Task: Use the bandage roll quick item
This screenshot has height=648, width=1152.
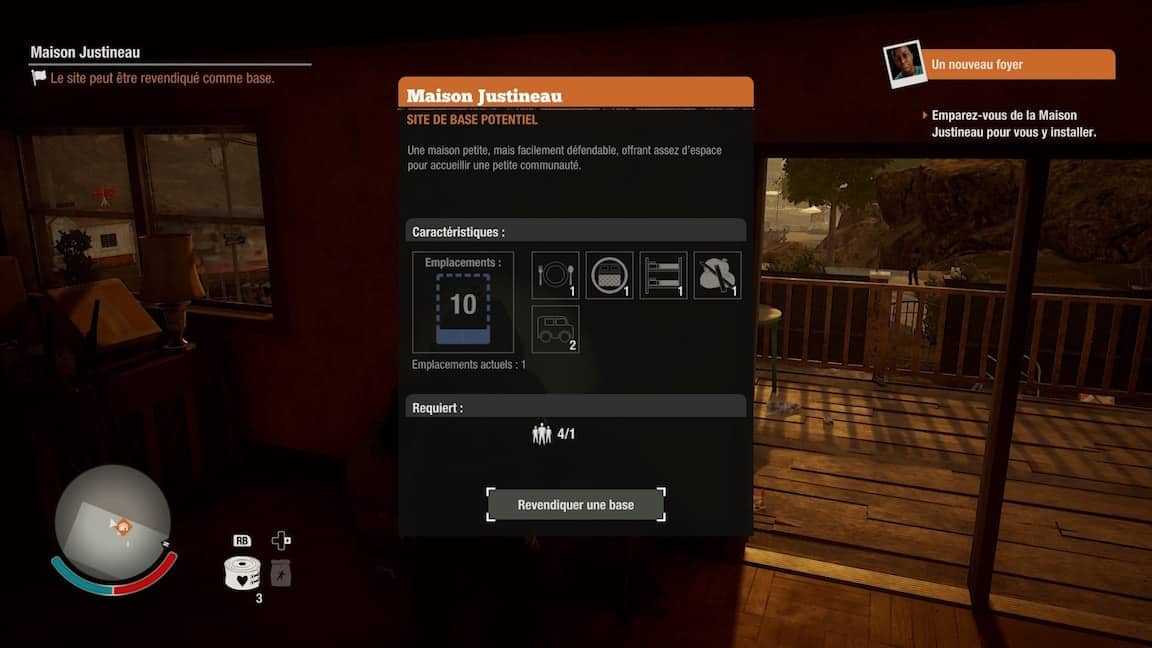Action: [x=242, y=573]
